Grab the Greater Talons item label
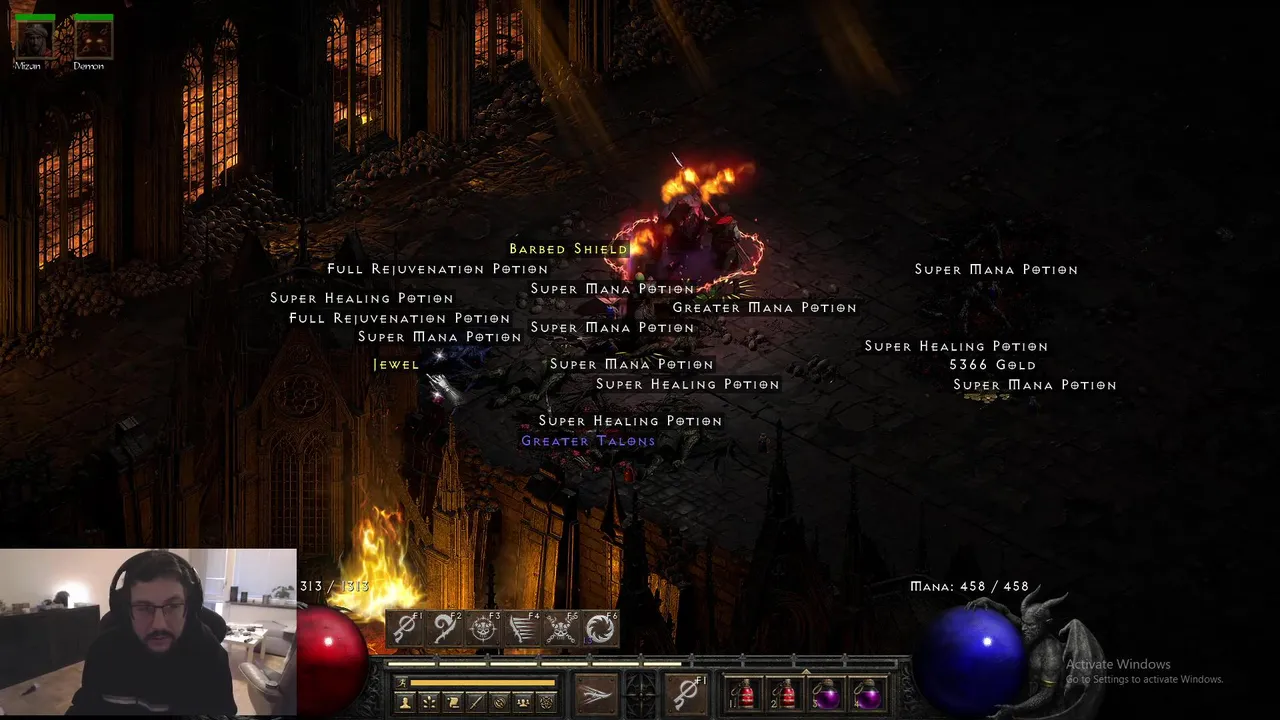Screen dimensions: 1280x720 click(588, 441)
